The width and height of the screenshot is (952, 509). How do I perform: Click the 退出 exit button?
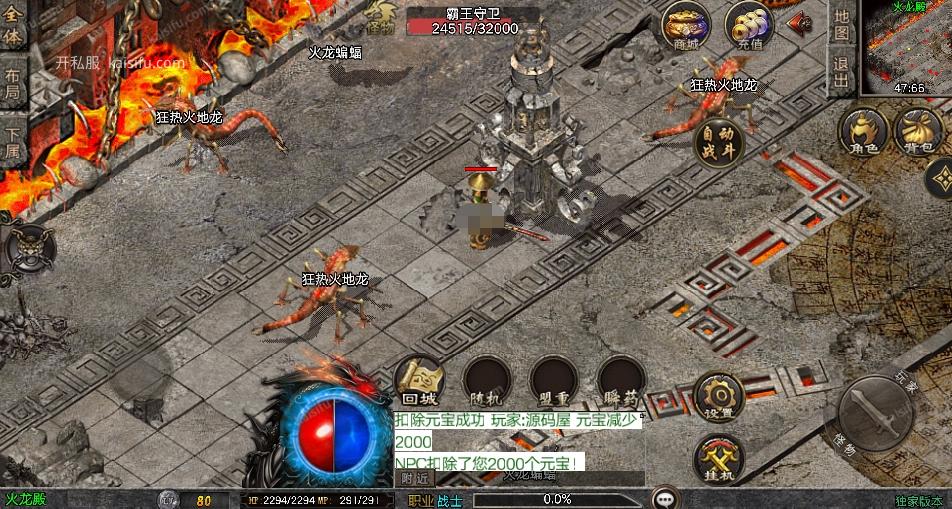pyautogui.click(x=841, y=72)
